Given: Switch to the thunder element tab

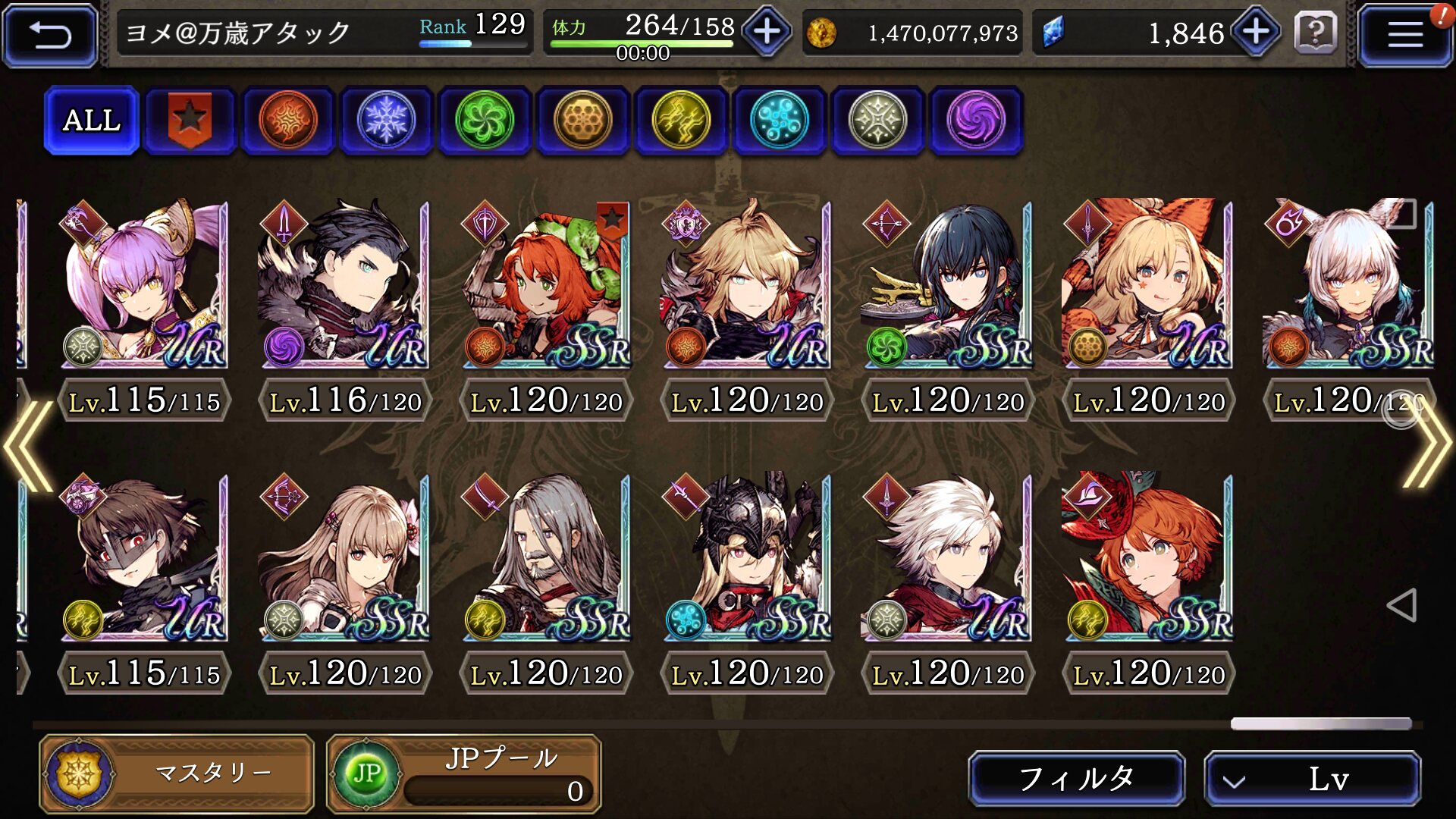Looking at the screenshot, I should [x=681, y=120].
